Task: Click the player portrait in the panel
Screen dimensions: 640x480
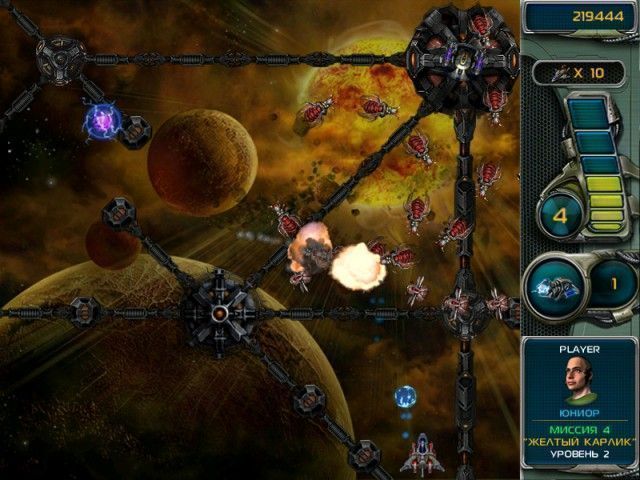Action: (580, 378)
